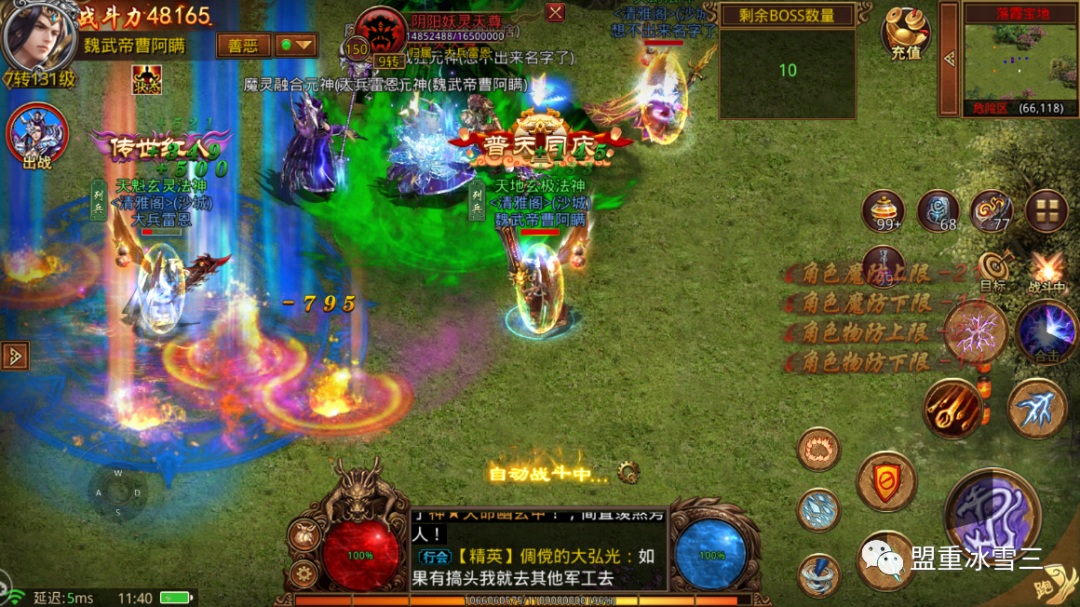Collapse the minimap with the arrow tab

click(x=949, y=58)
